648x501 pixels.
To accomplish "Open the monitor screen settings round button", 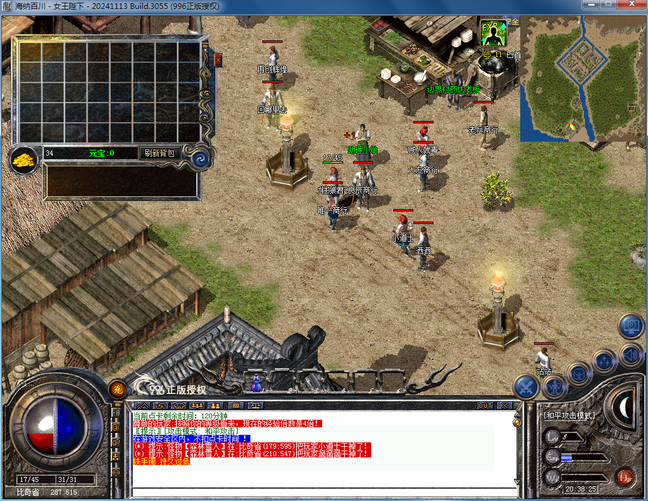I will (630, 325).
